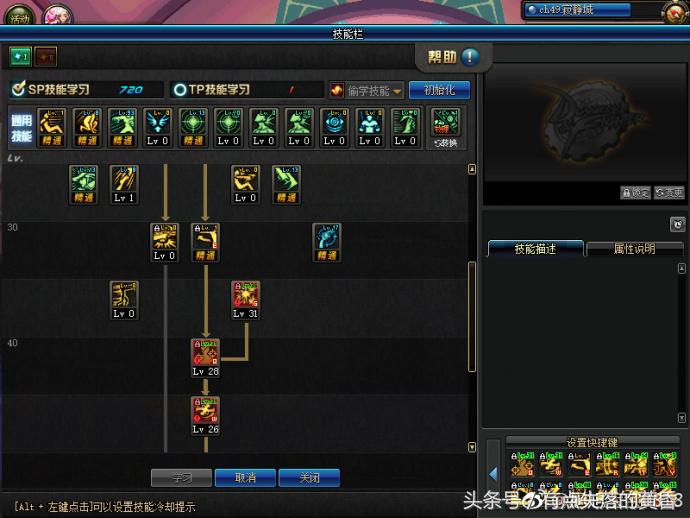Choose the red skill icon at Lv 26
This screenshot has height=518, width=690.
tap(206, 412)
